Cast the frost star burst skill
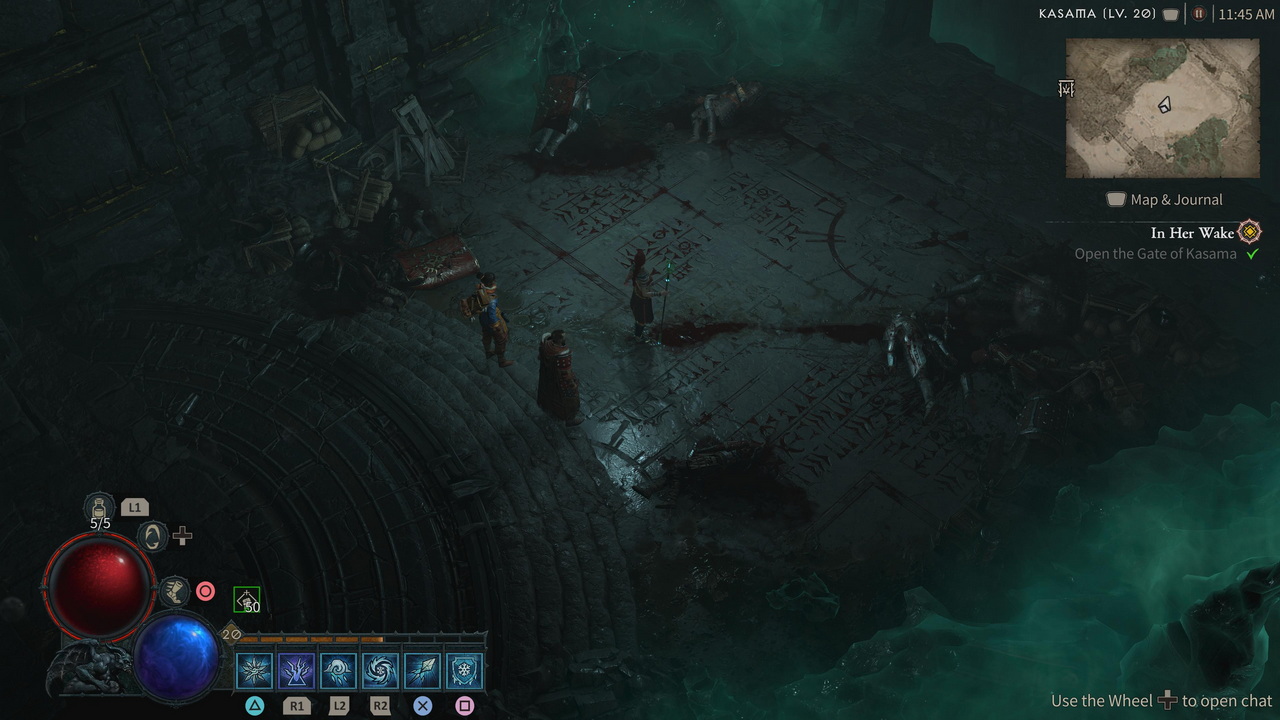Screen dimensions: 1280x720 pyautogui.click(x=255, y=670)
